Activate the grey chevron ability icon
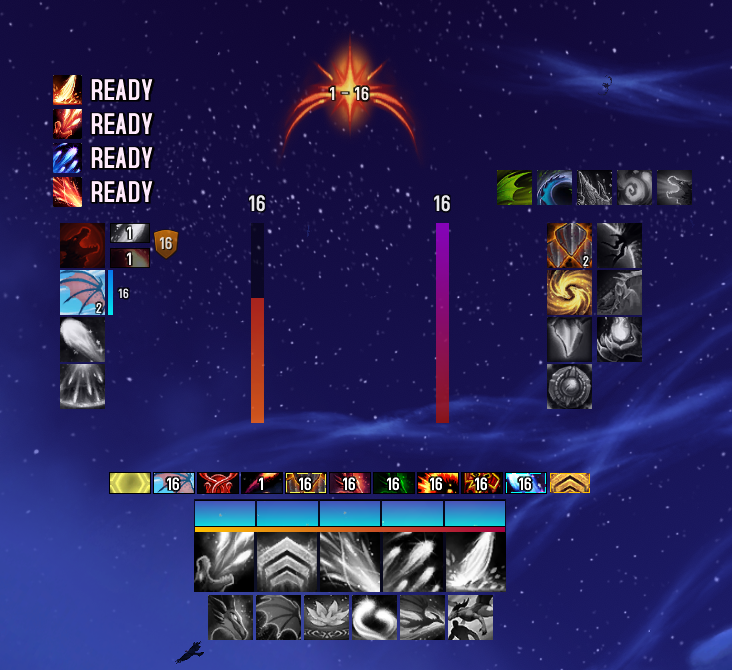The width and height of the screenshot is (732, 670). coord(288,562)
